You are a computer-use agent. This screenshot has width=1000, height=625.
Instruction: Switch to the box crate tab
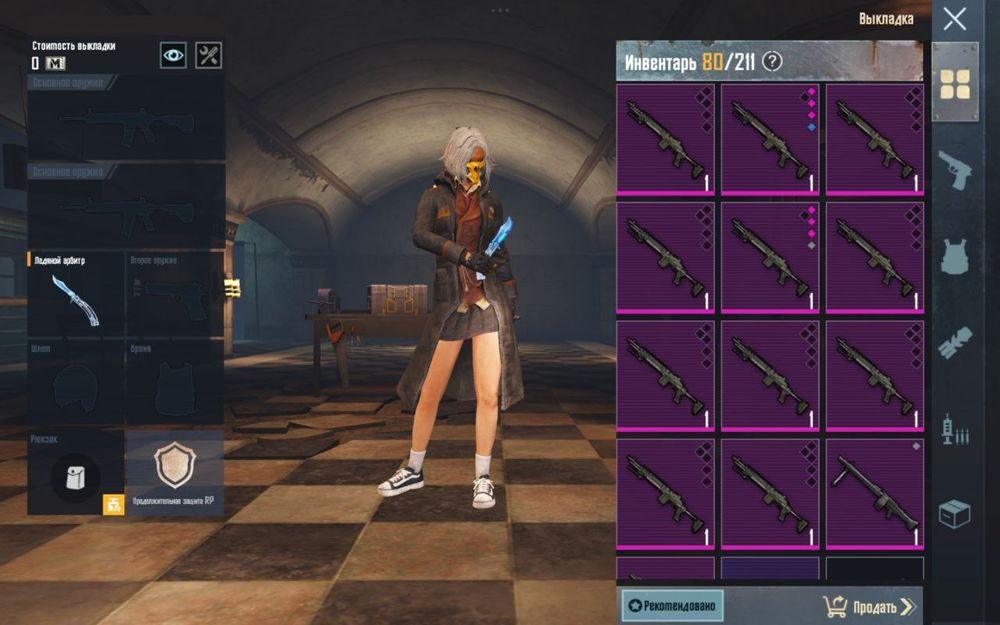[955, 515]
